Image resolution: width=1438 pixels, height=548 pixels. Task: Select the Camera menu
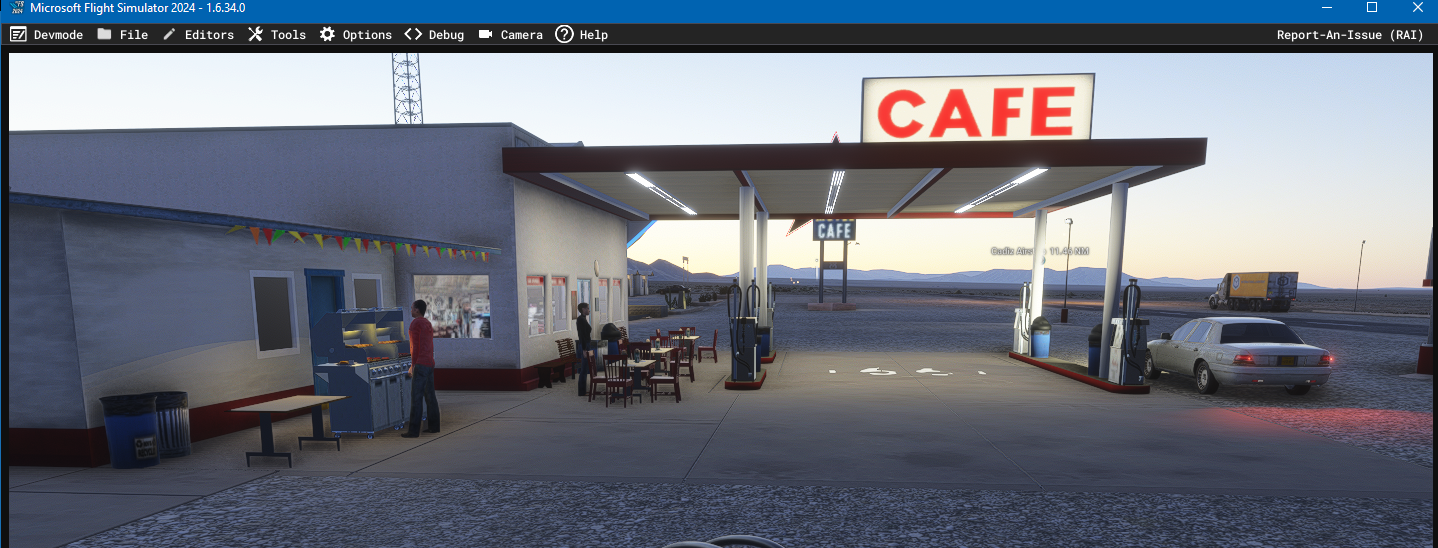511,35
